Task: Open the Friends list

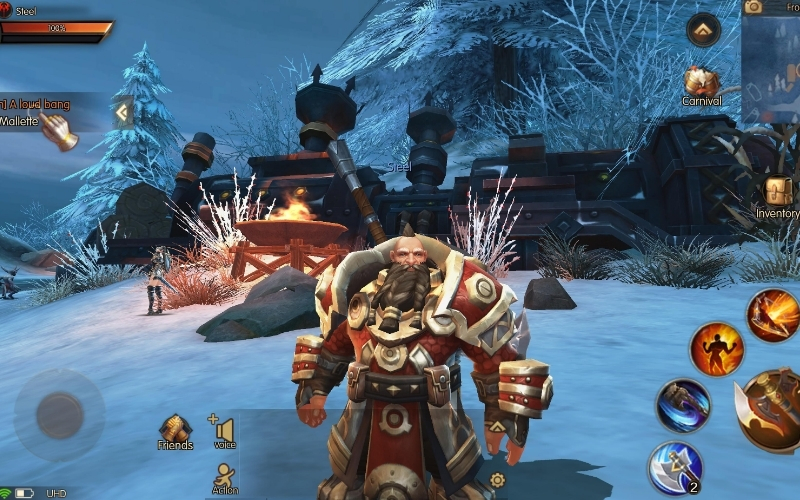Action: point(175,431)
